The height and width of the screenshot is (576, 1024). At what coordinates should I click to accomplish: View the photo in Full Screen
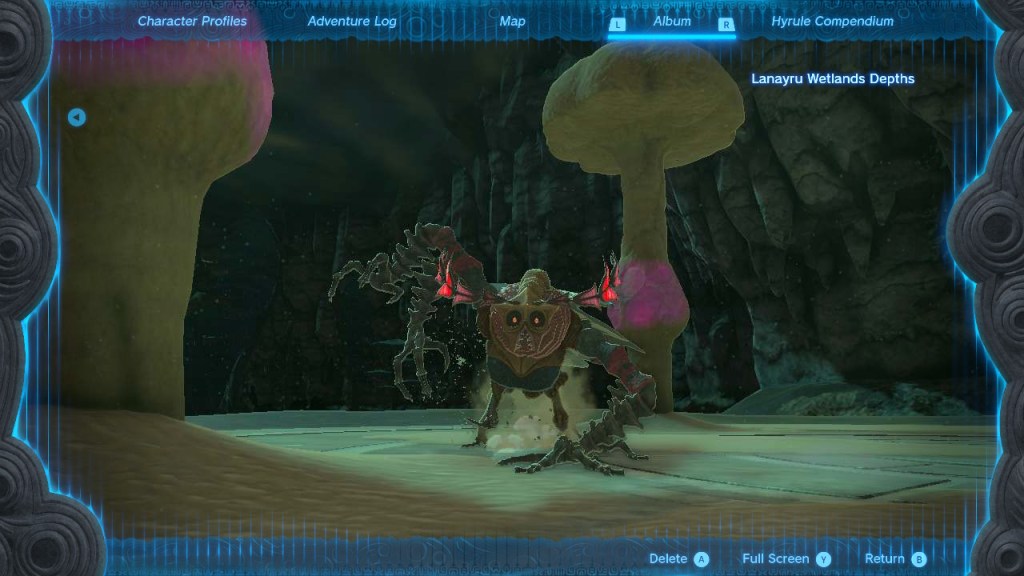tap(786, 559)
